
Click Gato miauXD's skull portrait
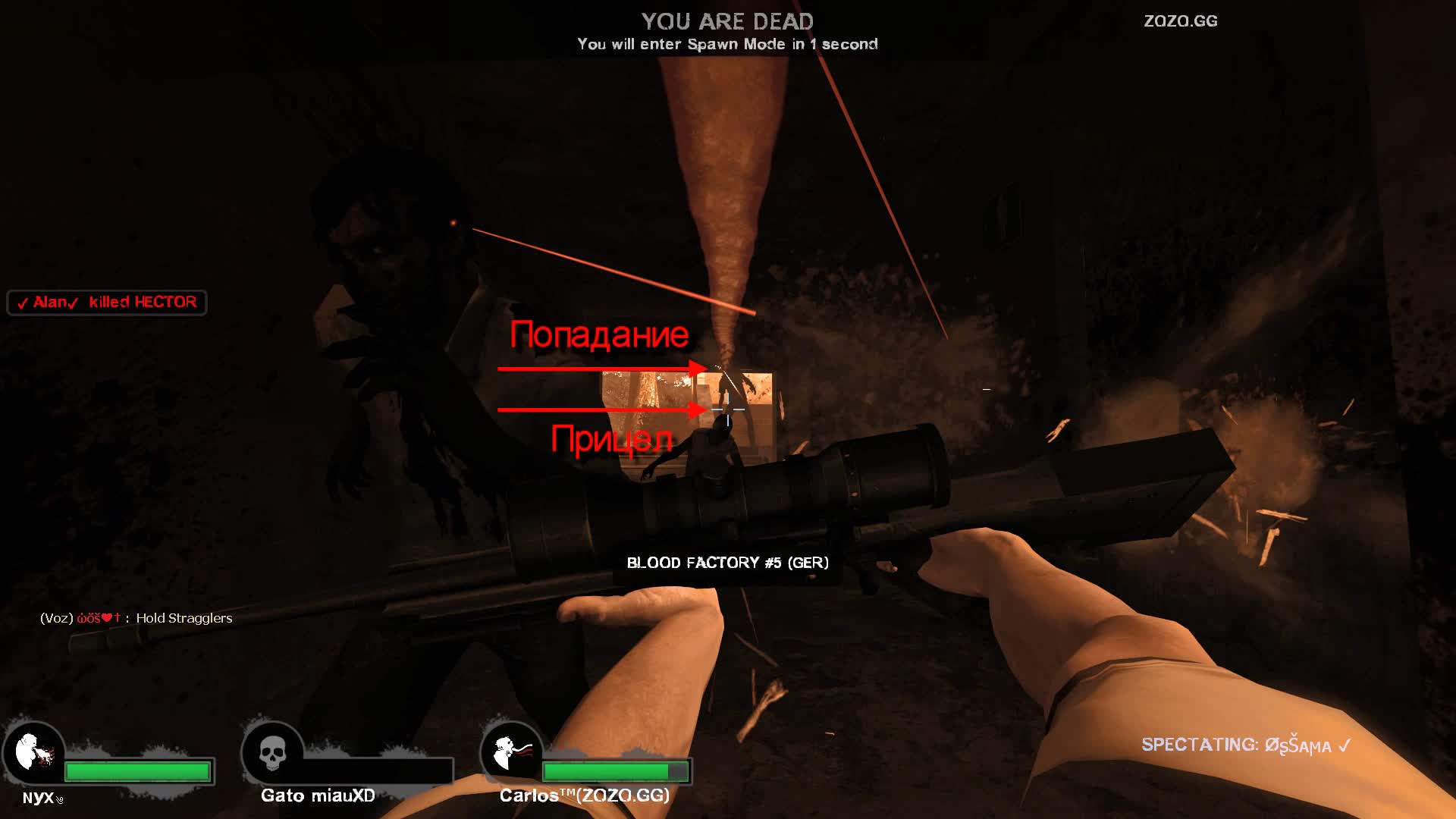tap(273, 753)
